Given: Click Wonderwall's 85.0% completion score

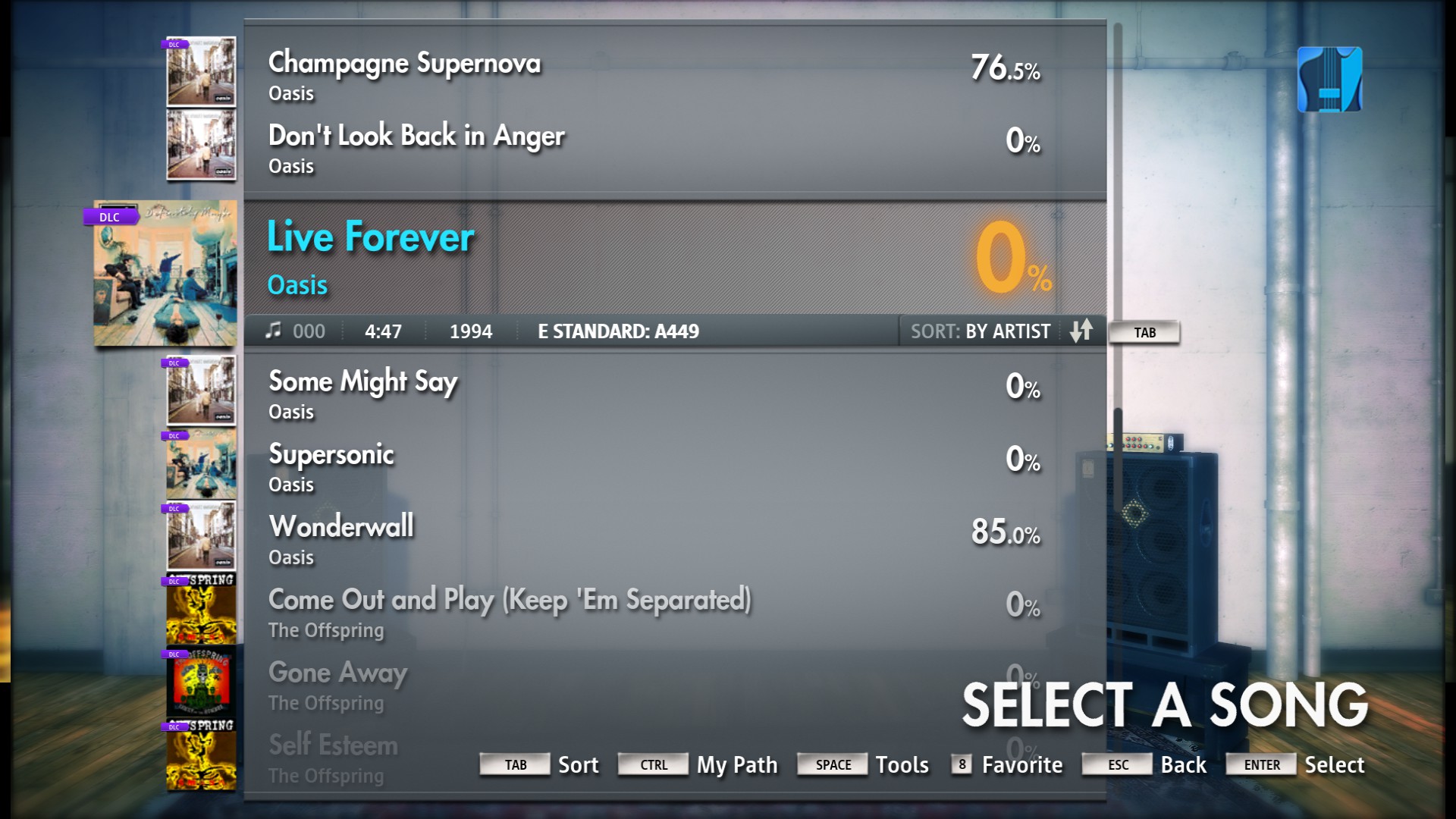Looking at the screenshot, I should 1006,533.
